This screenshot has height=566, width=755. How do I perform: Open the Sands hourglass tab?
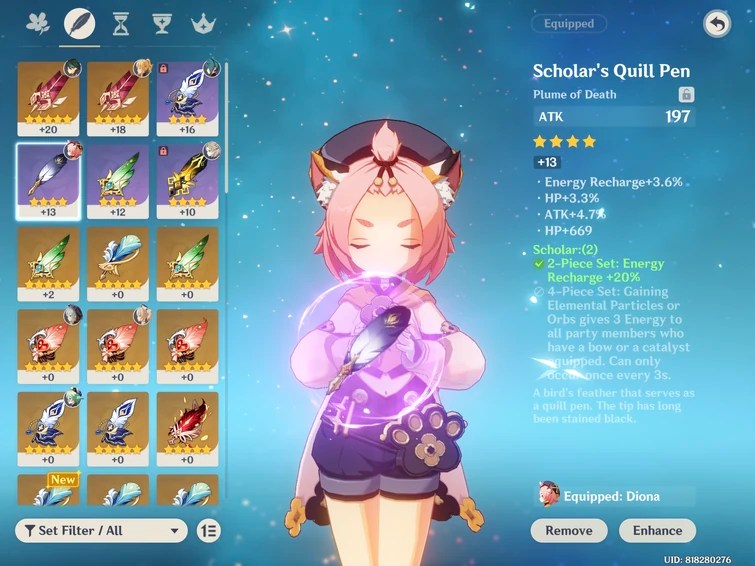click(x=121, y=23)
